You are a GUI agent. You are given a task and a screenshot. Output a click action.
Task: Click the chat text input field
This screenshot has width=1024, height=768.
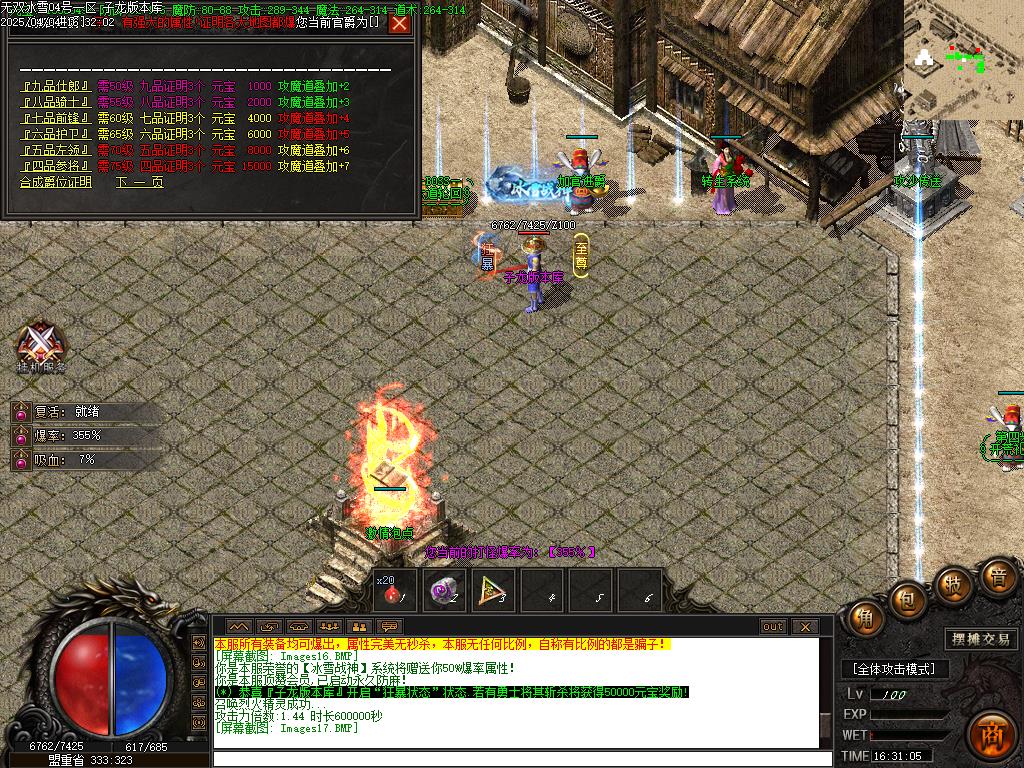tap(520, 758)
